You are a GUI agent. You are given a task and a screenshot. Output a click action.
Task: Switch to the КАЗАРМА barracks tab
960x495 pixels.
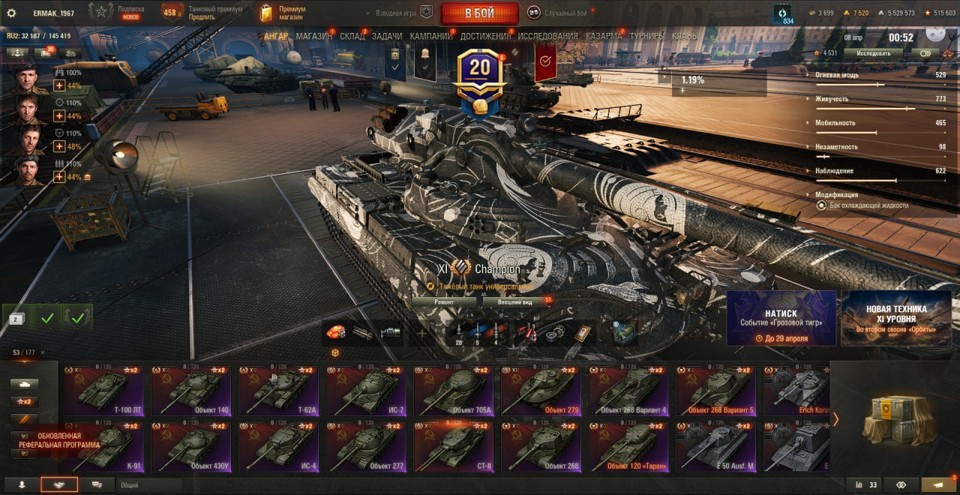pyautogui.click(x=604, y=36)
